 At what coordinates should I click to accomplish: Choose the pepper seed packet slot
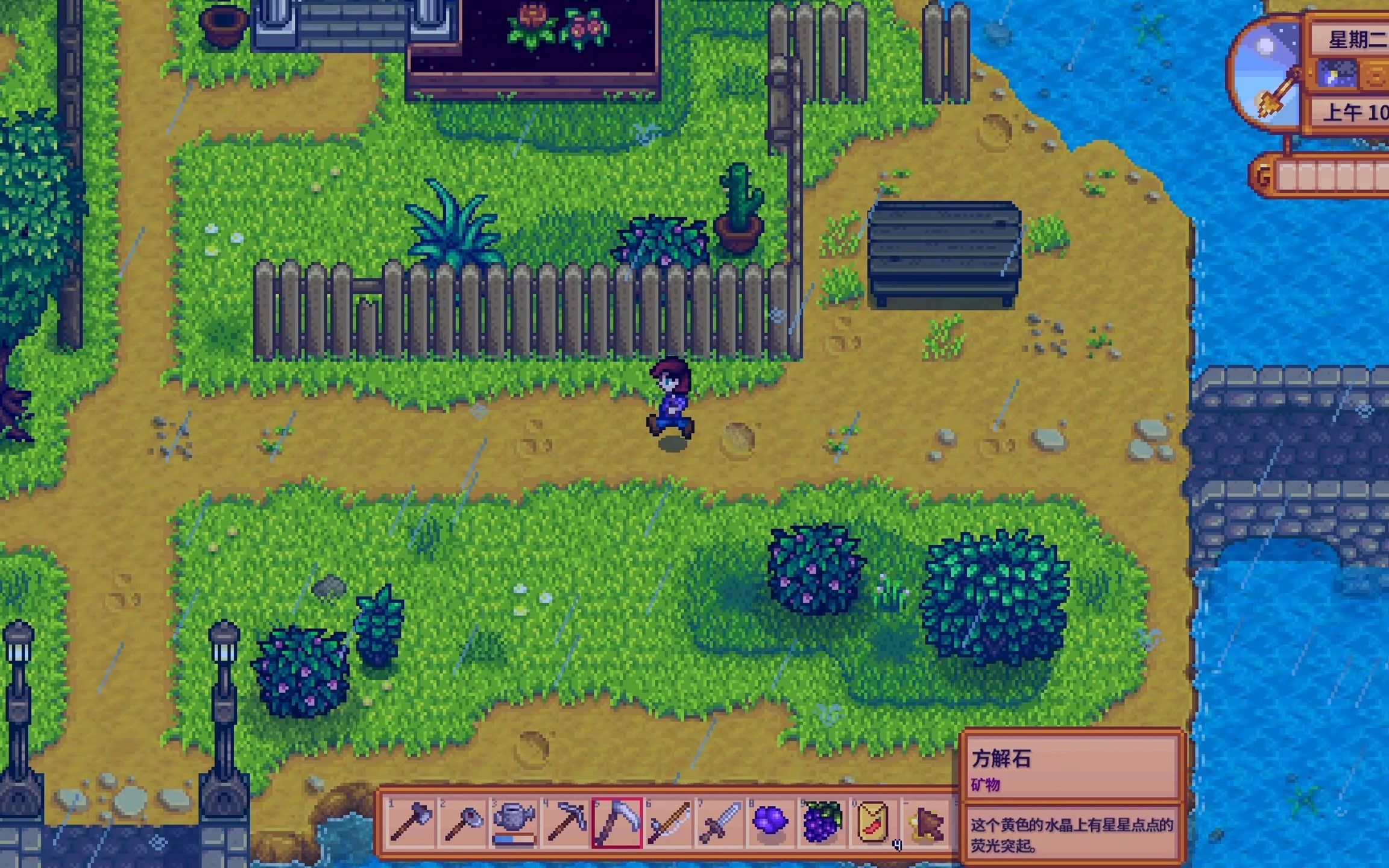pyautogui.click(x=873, y=822)
